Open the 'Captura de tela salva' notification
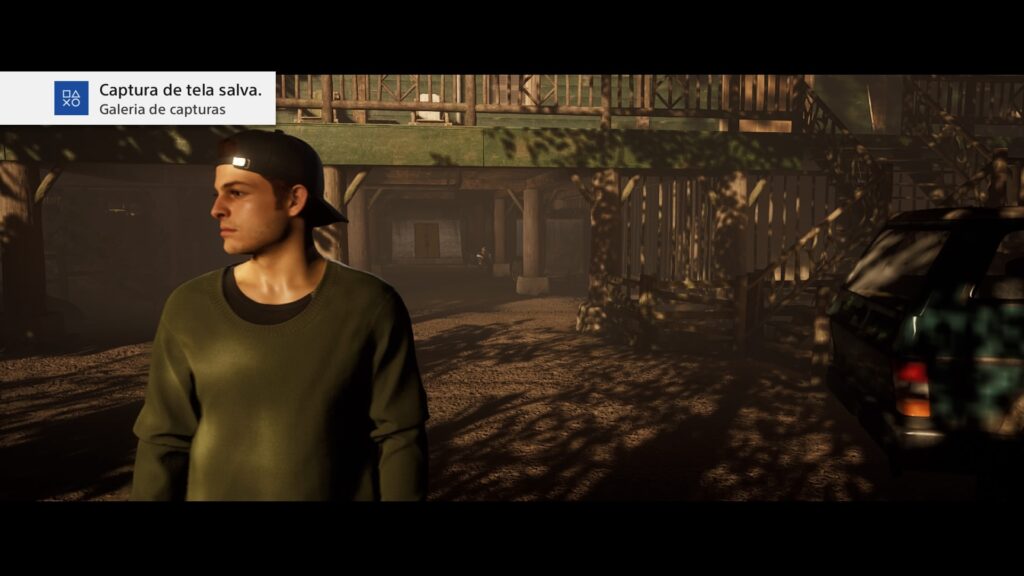Viewport: 1024px width, 576px height. [180, 91]
